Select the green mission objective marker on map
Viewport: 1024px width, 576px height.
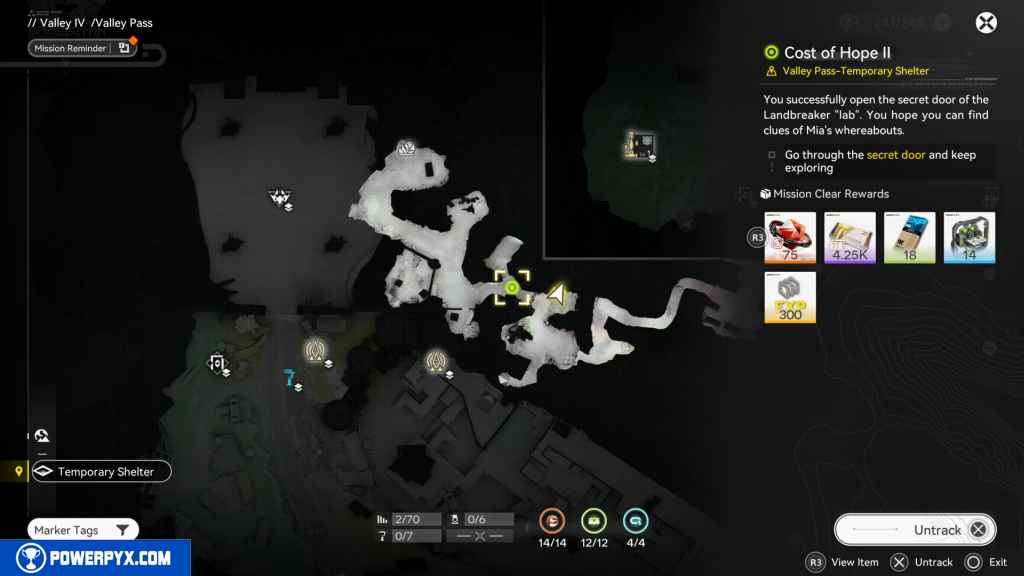pyautogui.click(x=512, y=288)
